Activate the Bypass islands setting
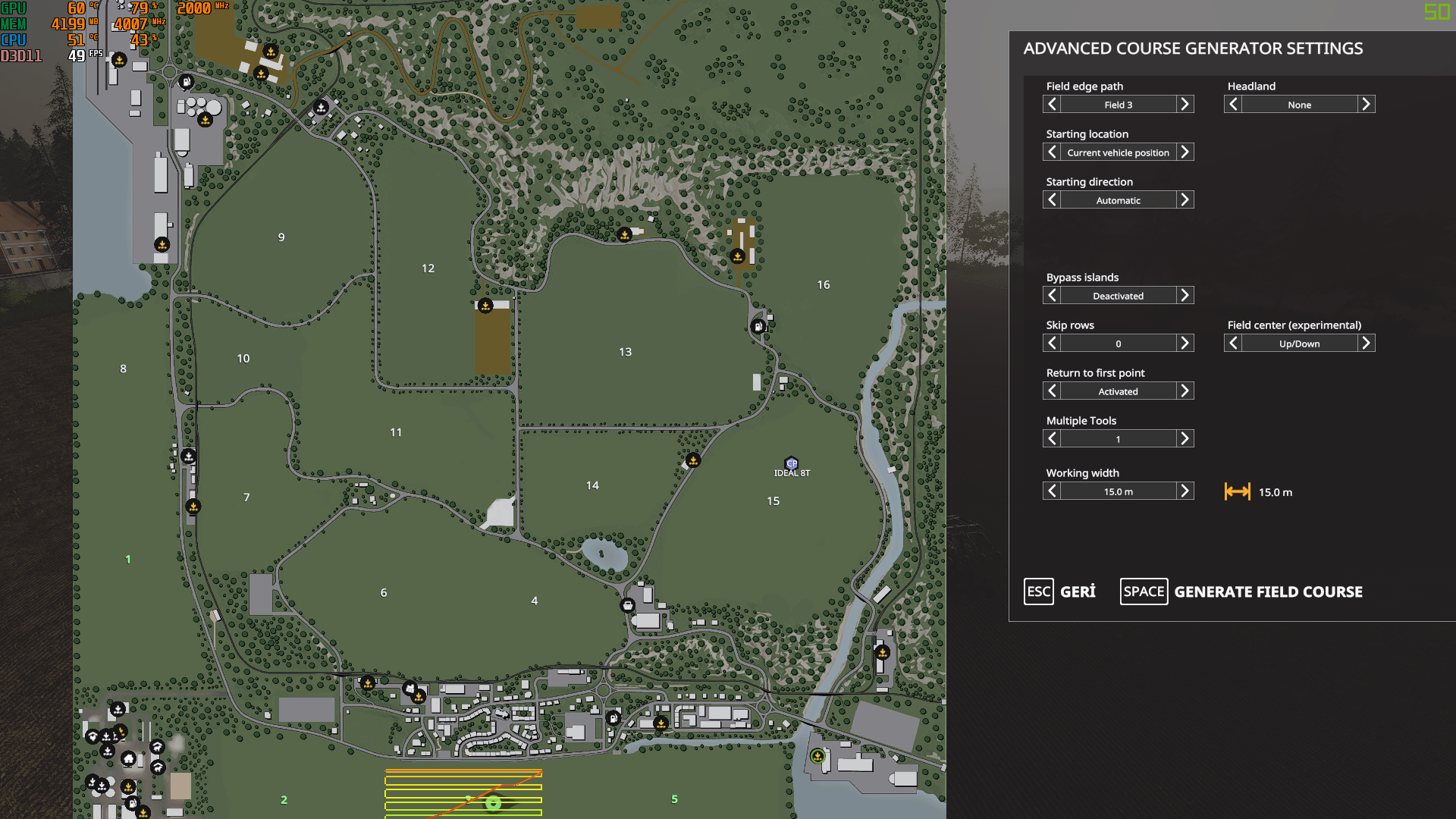The height and width of the screenshot is (819, 1456). (1186, 295)
